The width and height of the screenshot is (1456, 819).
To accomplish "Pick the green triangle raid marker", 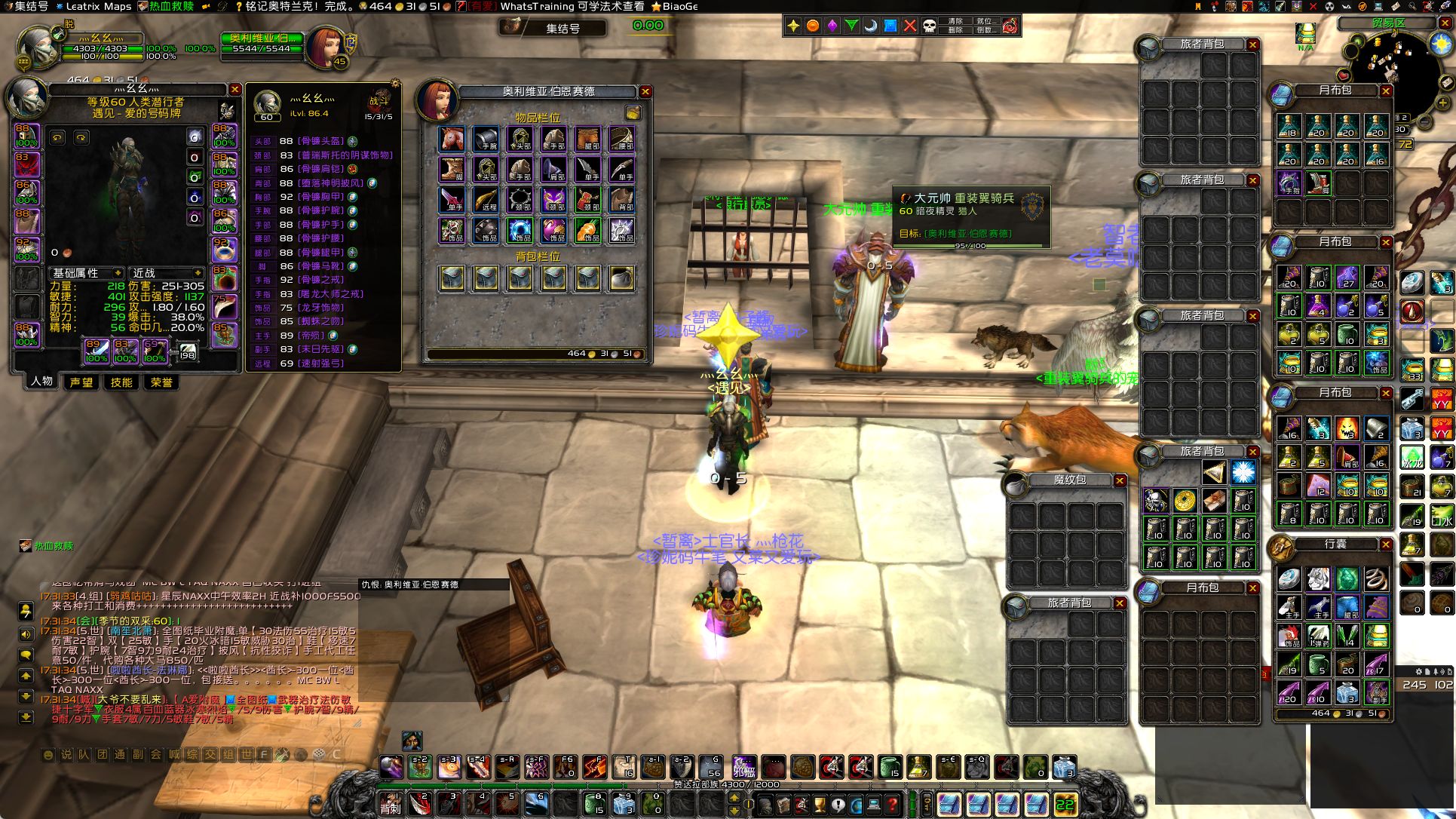I will click(x=851, y=26).
